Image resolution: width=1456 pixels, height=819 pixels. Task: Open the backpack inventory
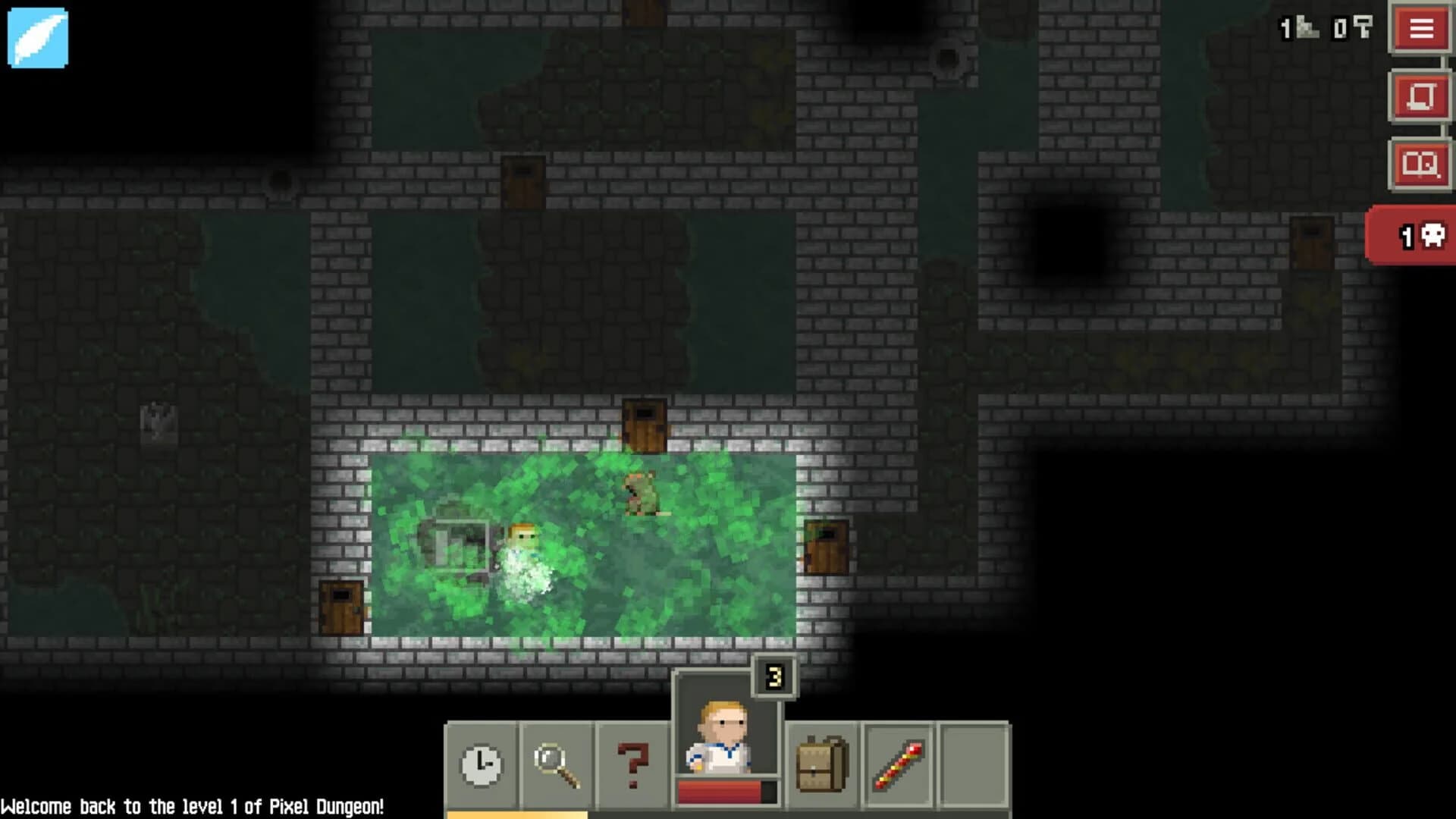821,762
